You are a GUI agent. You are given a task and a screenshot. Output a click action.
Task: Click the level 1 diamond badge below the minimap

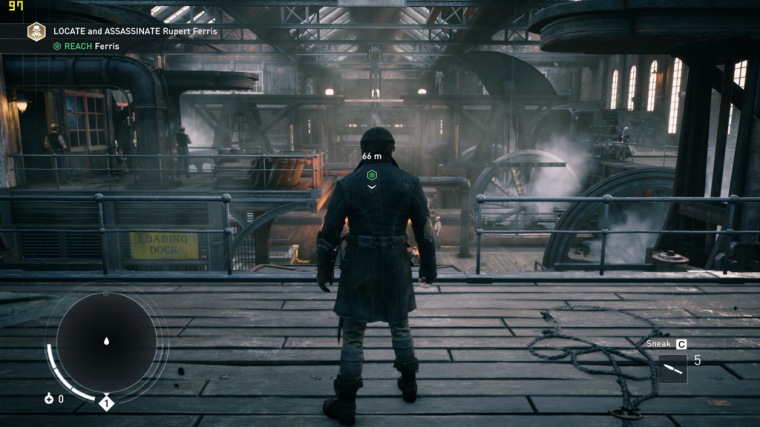106,403
